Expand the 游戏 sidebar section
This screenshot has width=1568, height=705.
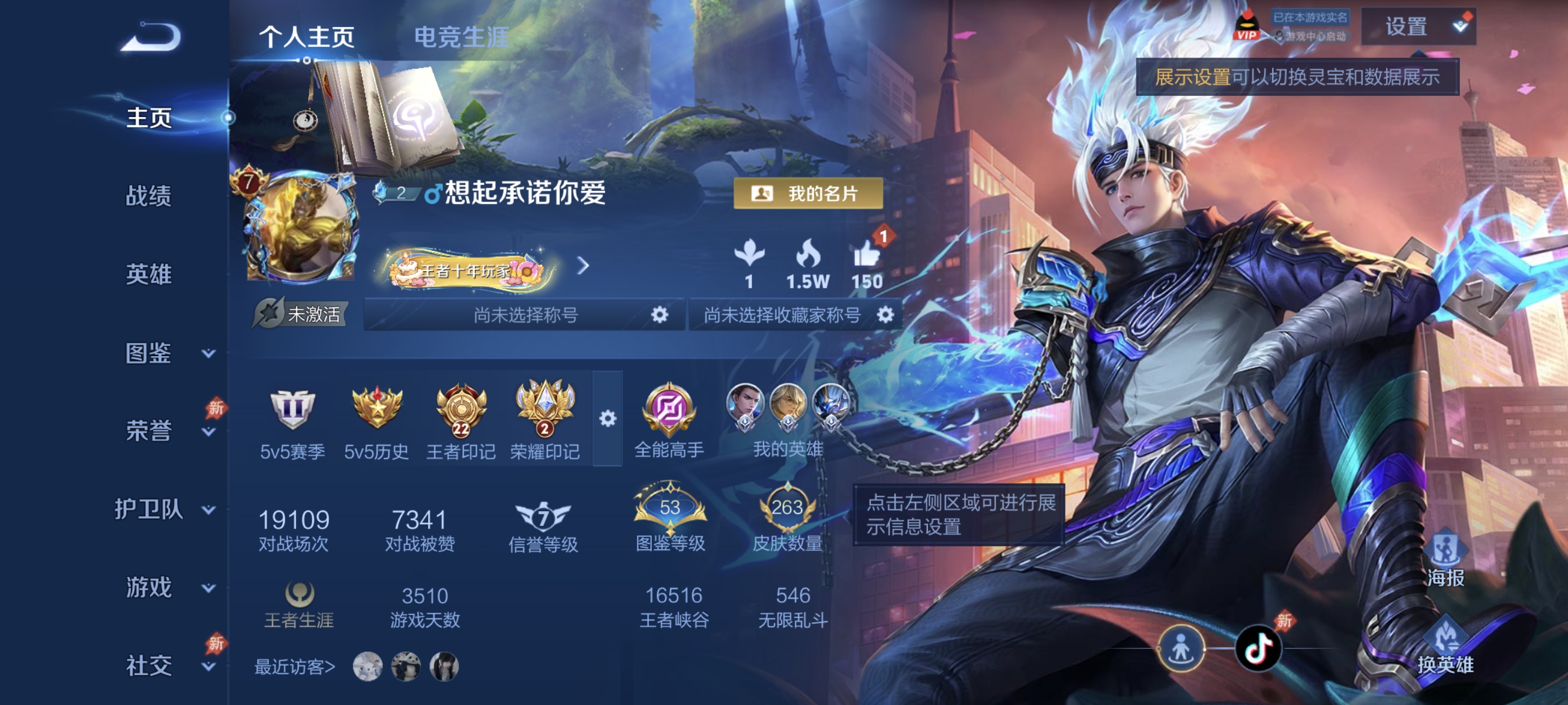pyautogui.click(x=150, y=587)
